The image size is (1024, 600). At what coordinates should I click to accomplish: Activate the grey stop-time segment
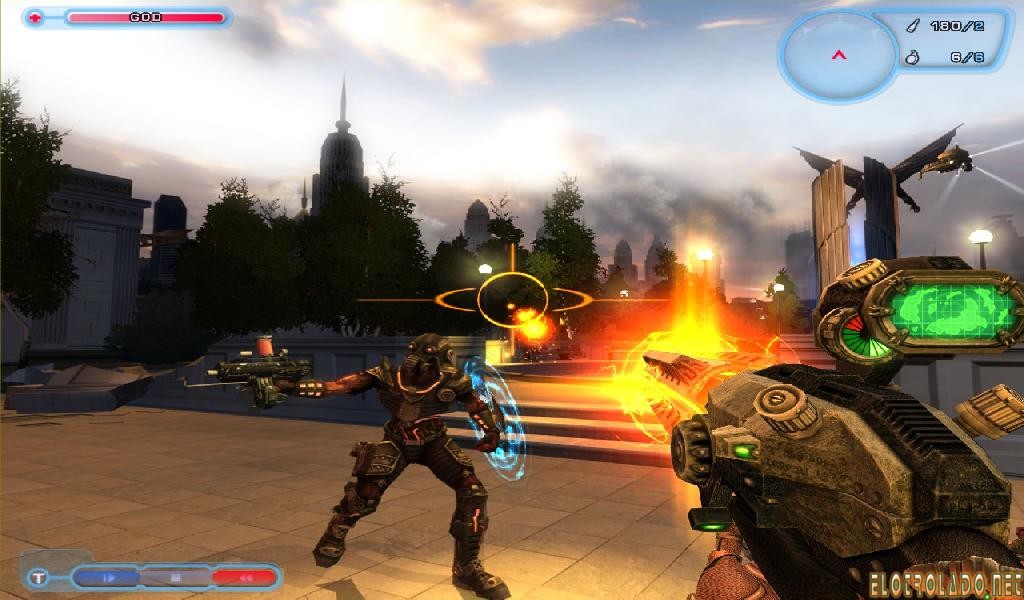point(175,577)
